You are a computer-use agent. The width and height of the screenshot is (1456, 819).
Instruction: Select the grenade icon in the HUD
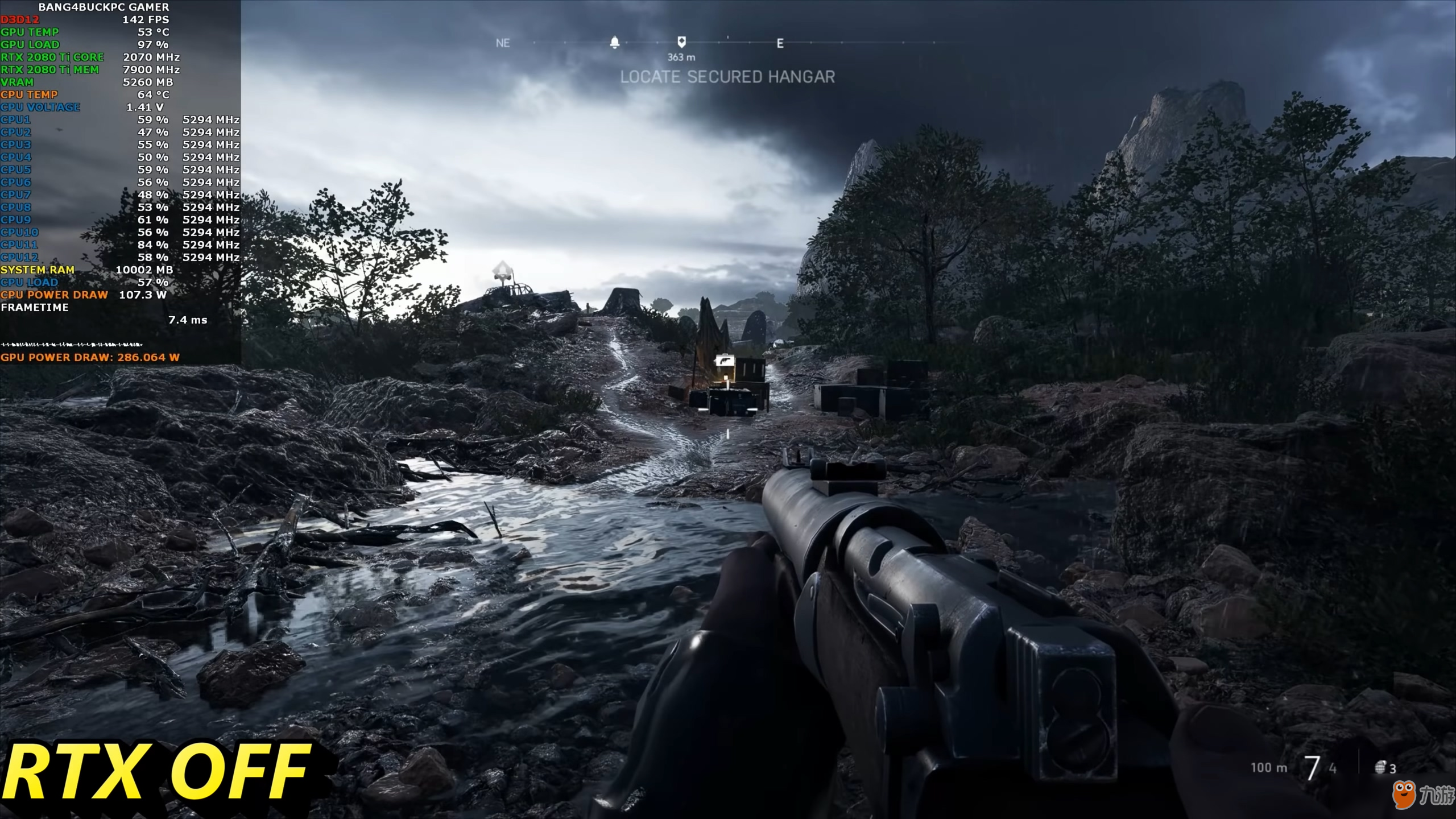pyautogui.click(x=1380, y=768)
